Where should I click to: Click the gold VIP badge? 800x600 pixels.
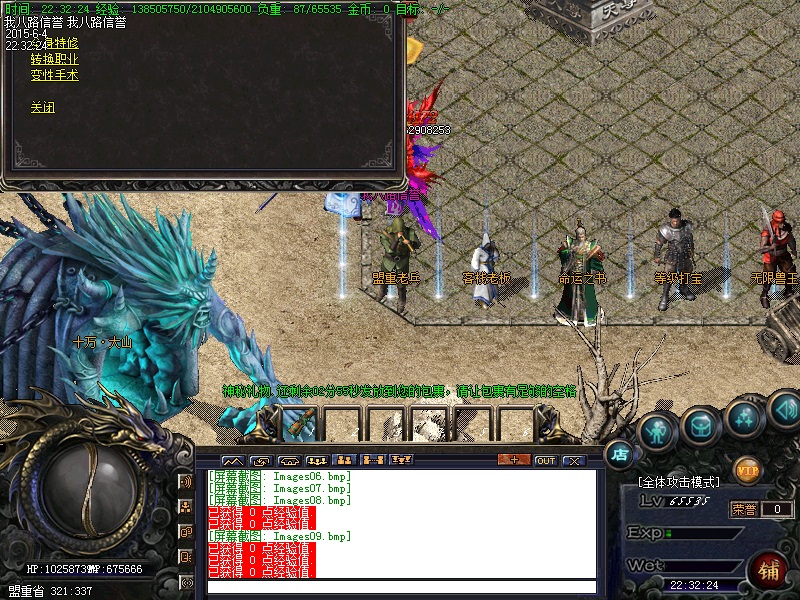coord(746,469)
